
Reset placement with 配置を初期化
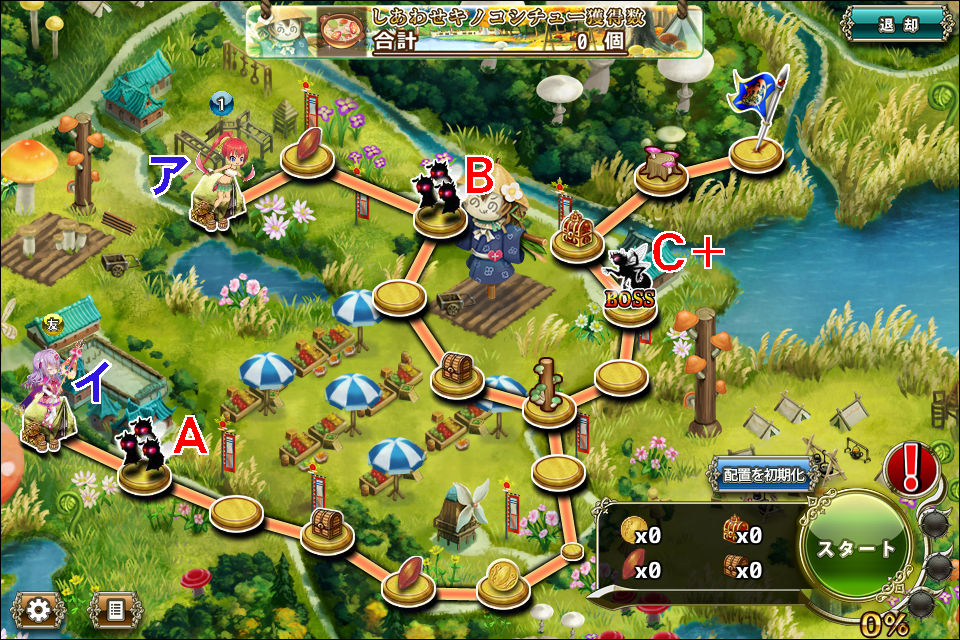click(762, 475)
